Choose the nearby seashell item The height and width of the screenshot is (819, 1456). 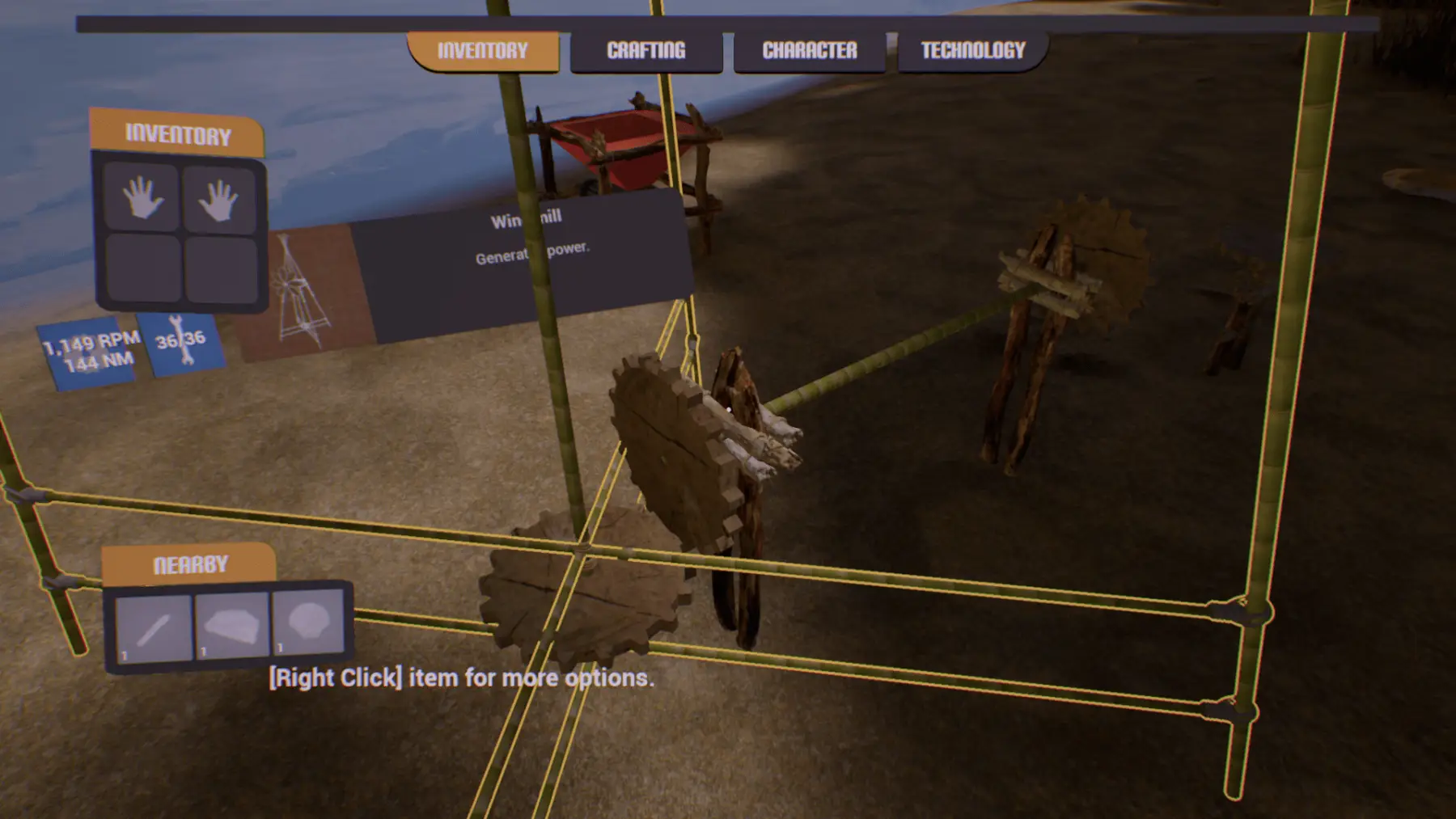point(308,622)
